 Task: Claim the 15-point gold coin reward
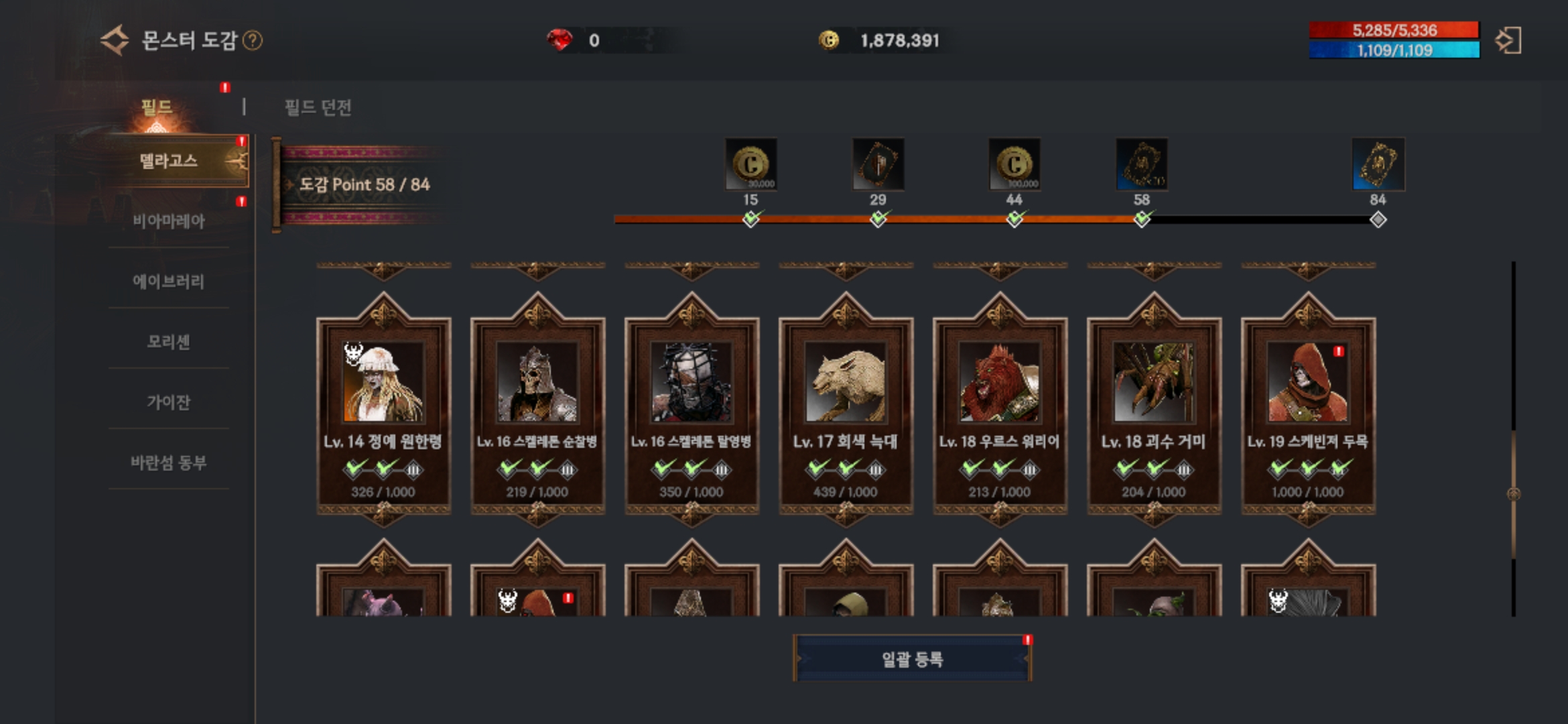point(750,164)
